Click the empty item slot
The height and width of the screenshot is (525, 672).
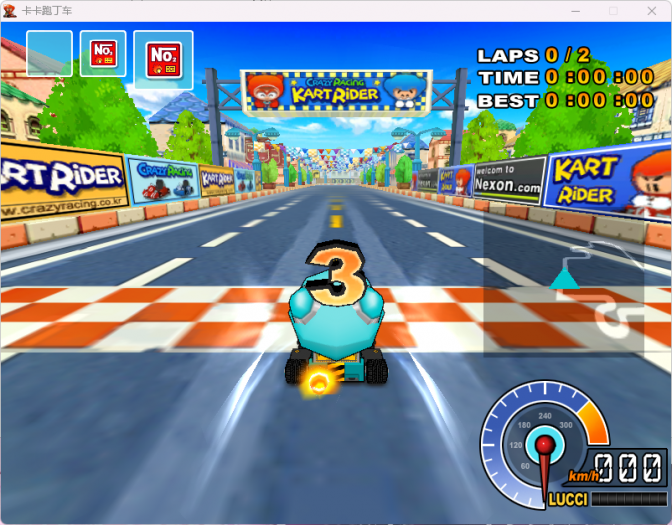pos(49,53)
